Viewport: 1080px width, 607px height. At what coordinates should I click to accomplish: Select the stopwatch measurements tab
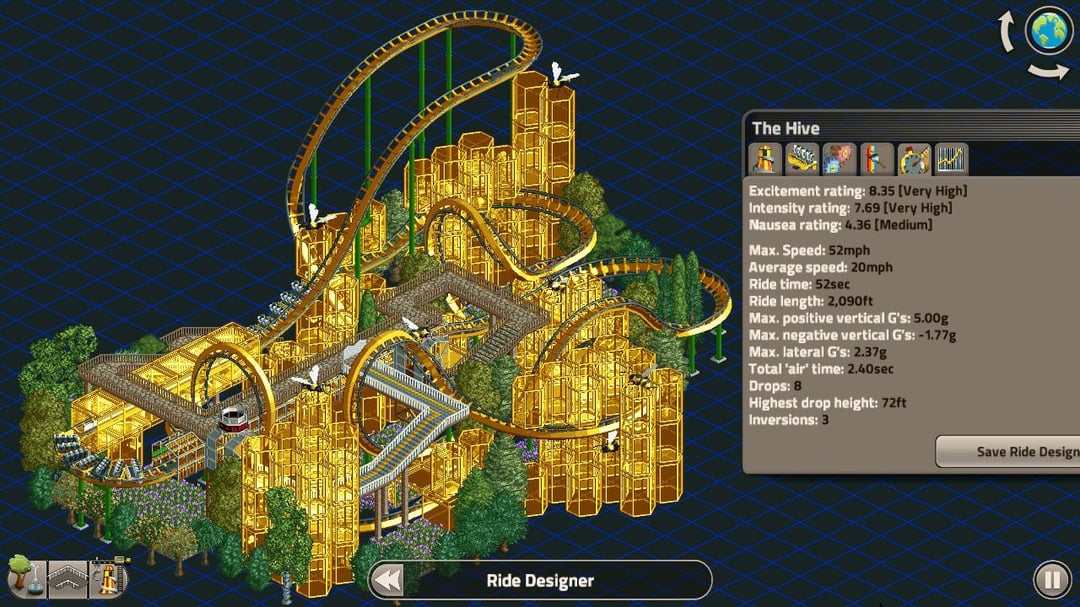tap(914, 159)
